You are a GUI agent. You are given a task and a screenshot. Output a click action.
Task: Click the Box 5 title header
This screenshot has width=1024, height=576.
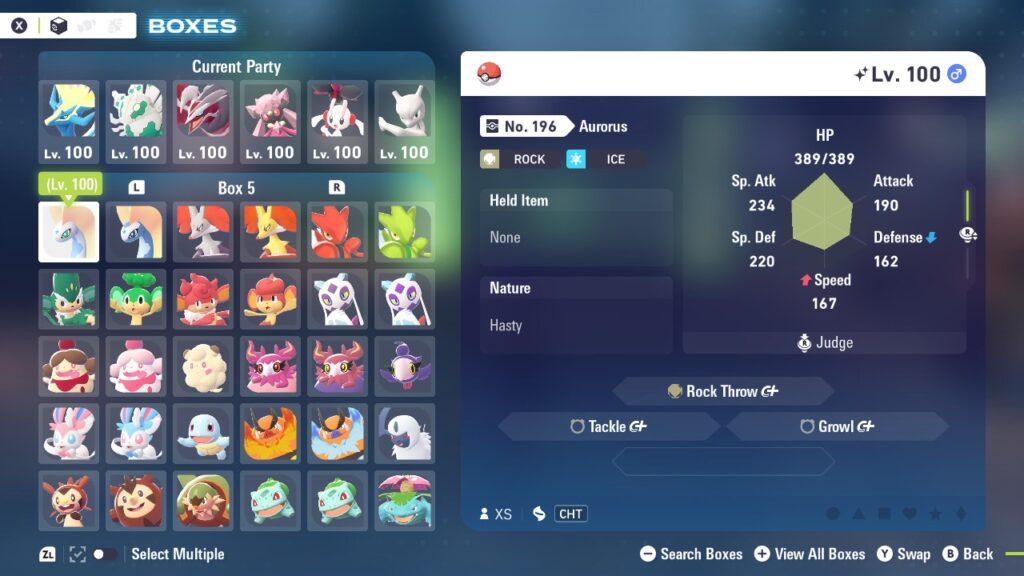point(236,188)
